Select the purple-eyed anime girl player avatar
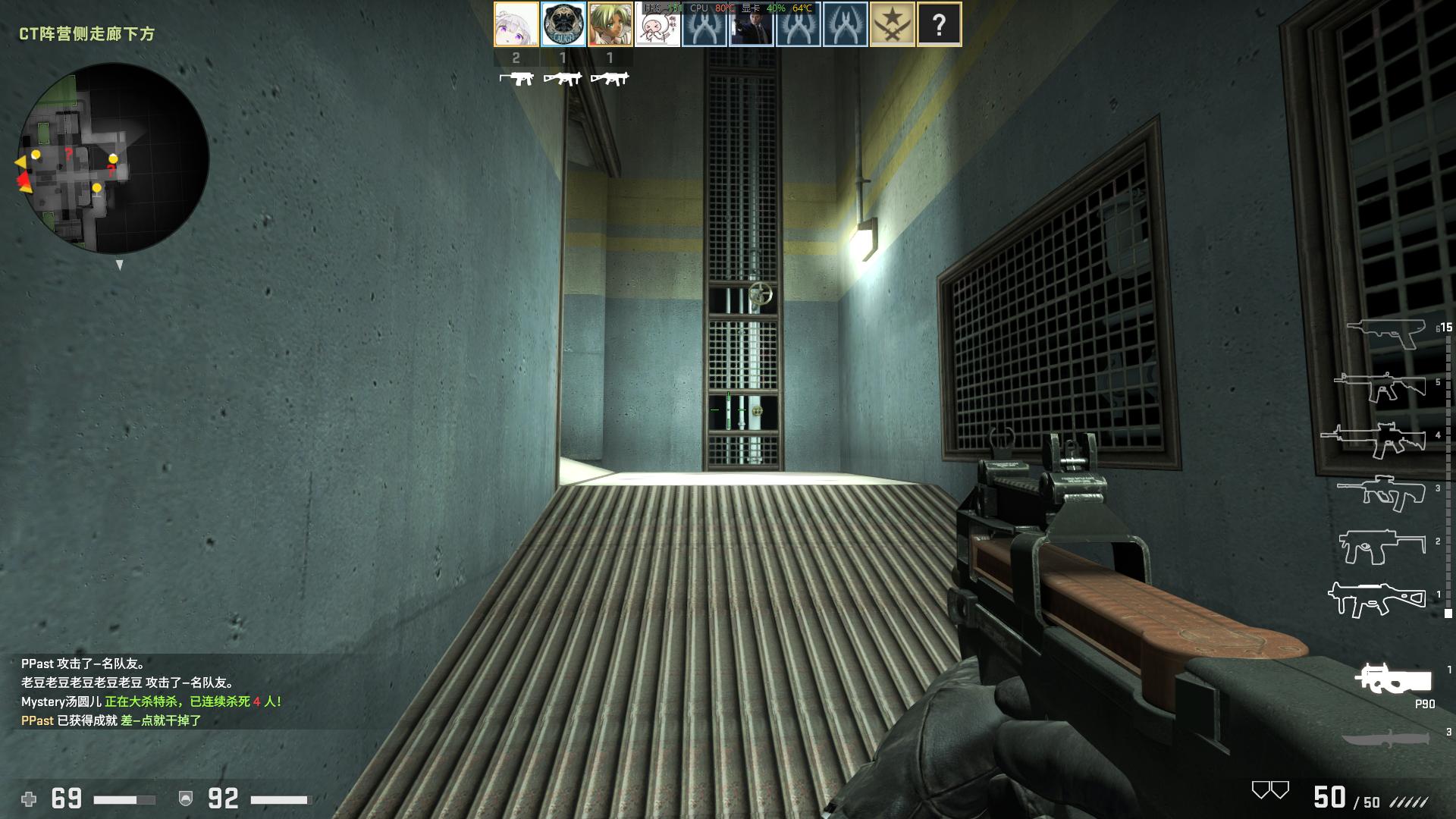This screenshot has width=1456, height=819. pos(516,24)
